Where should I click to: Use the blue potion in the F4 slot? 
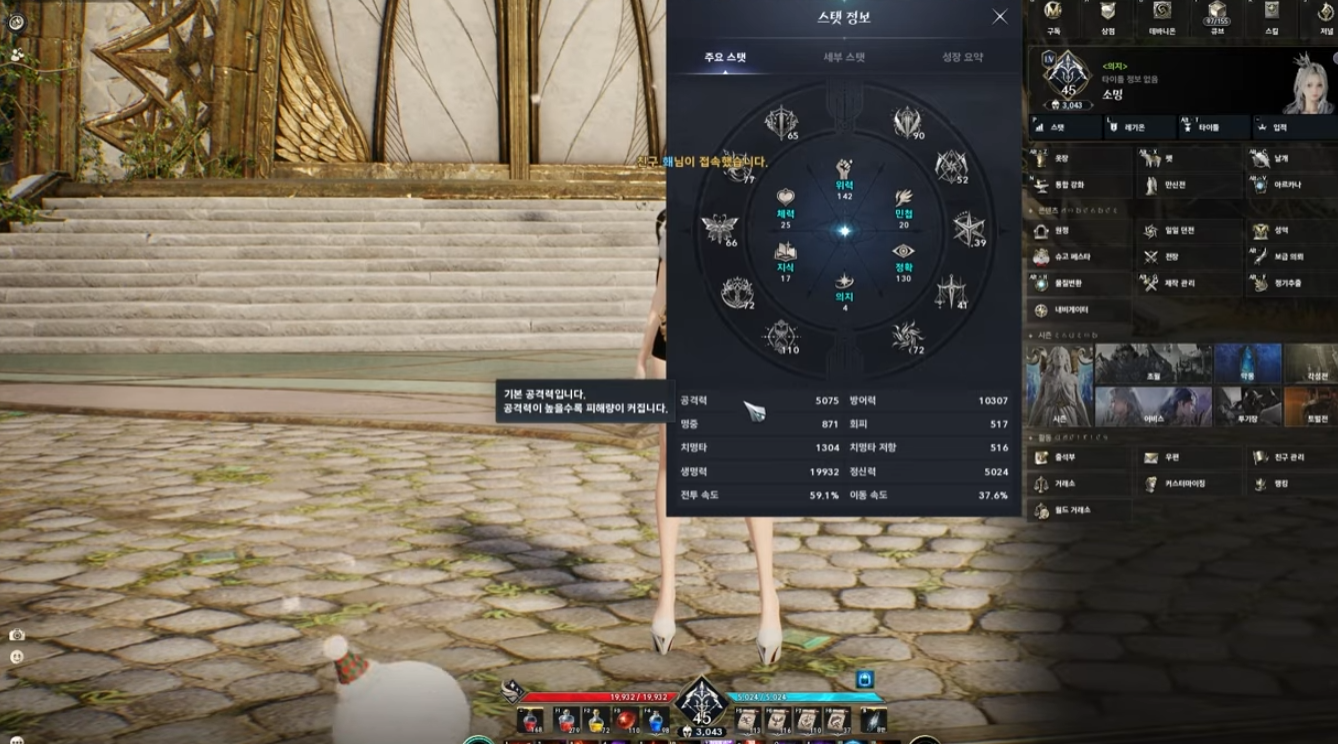click(656, 719)
